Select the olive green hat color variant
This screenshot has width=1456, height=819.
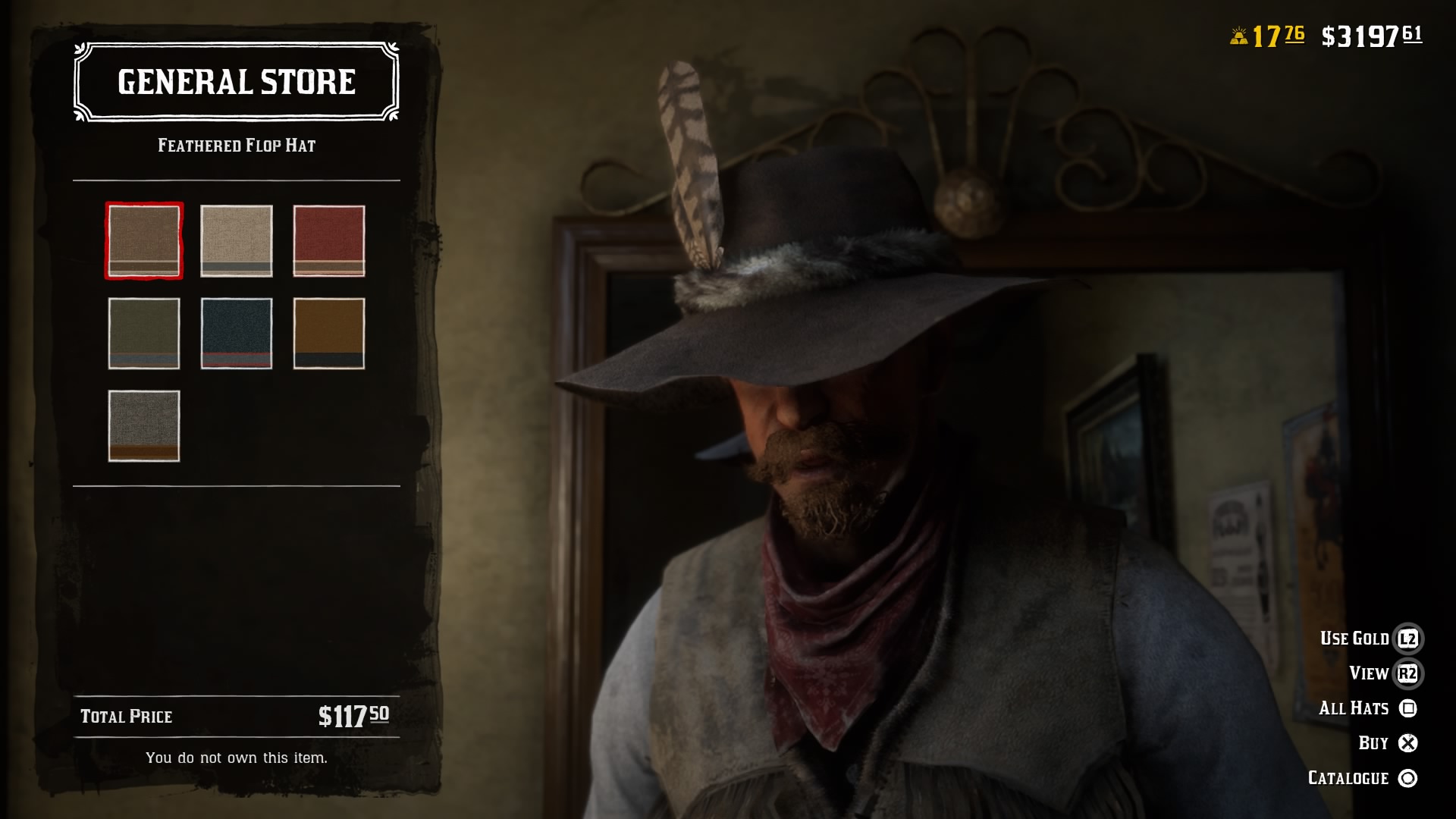click(143, 334)
